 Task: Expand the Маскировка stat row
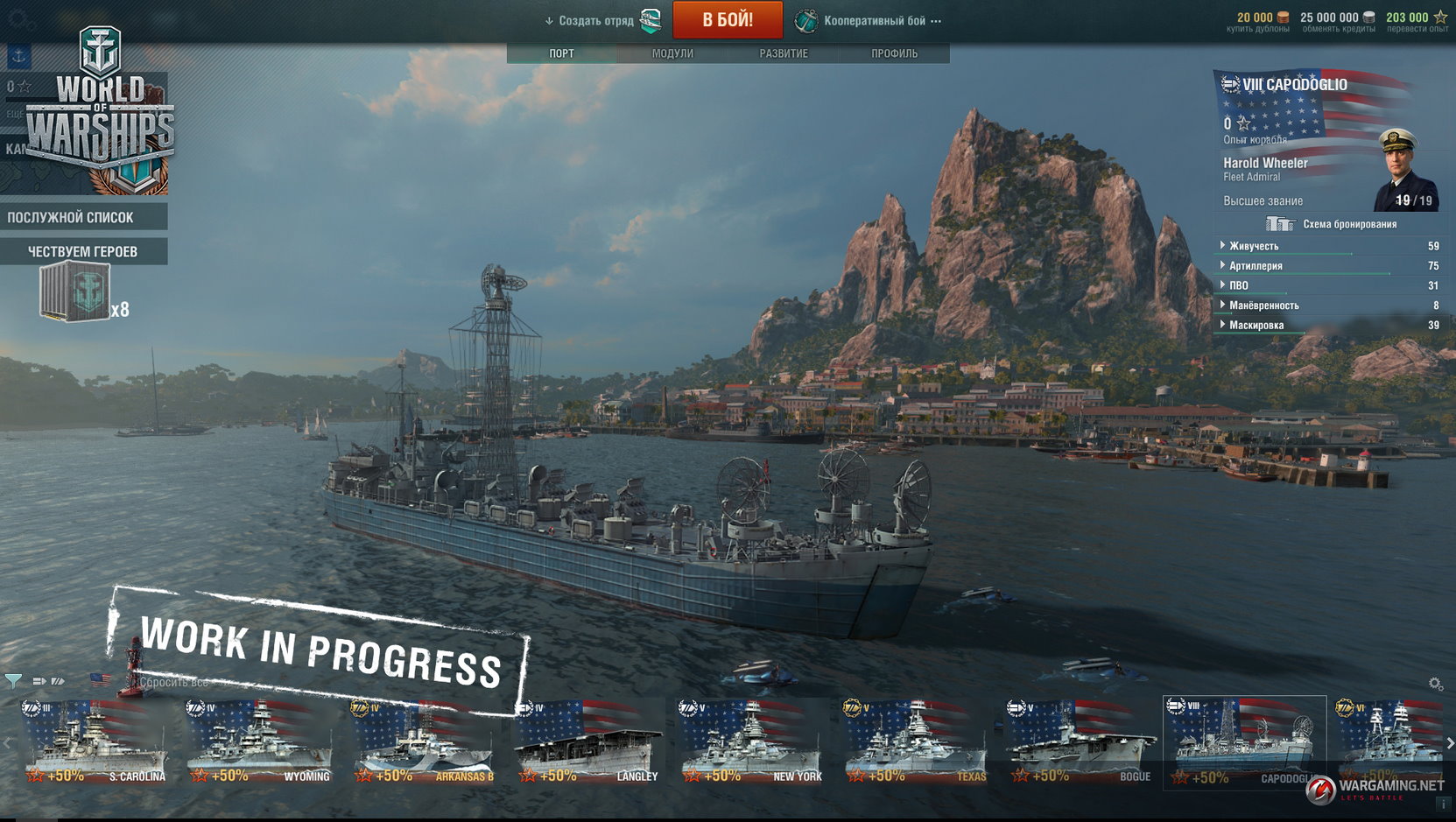click(x=1256, y=326)
